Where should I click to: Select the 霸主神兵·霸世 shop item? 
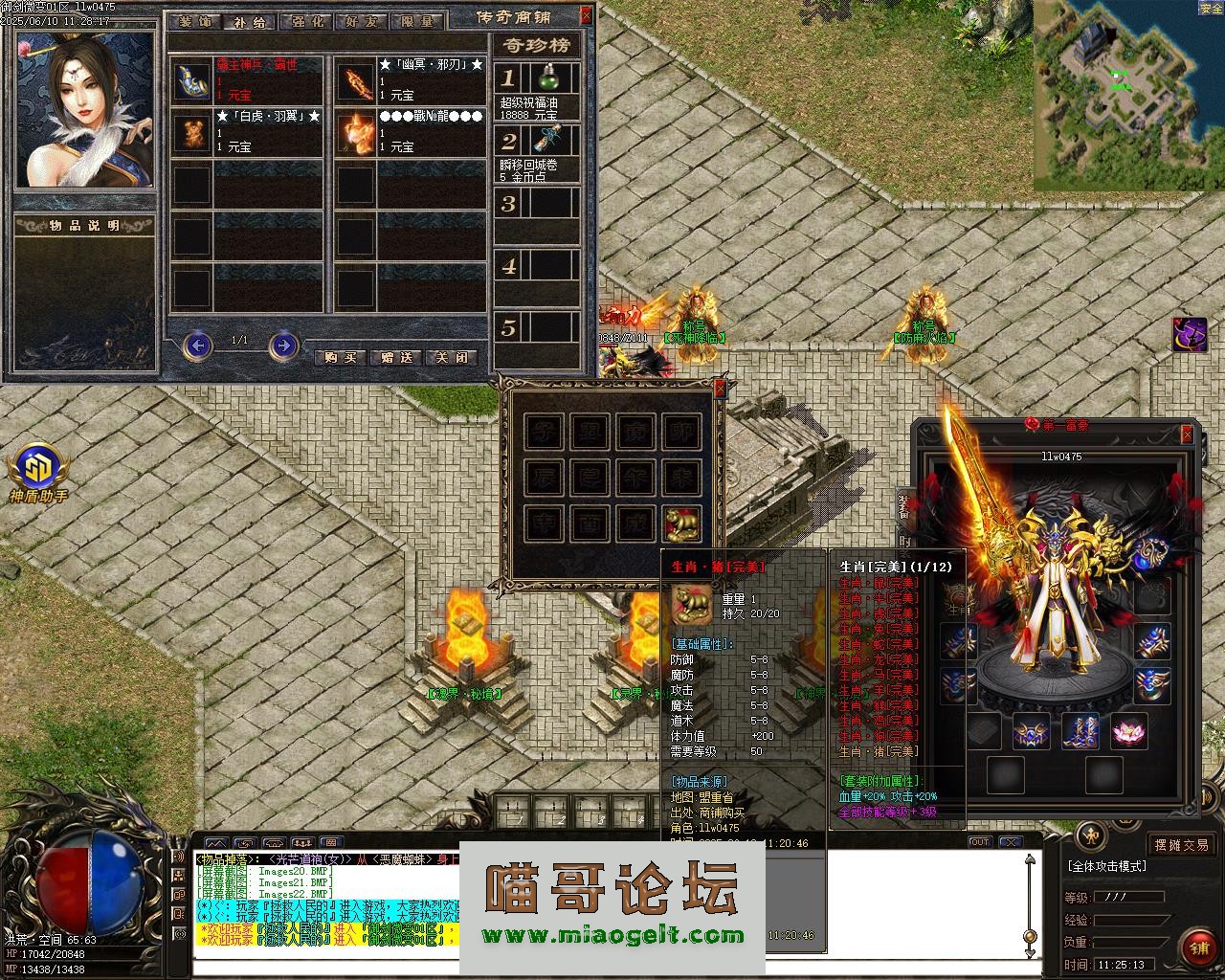click(191, 81)
